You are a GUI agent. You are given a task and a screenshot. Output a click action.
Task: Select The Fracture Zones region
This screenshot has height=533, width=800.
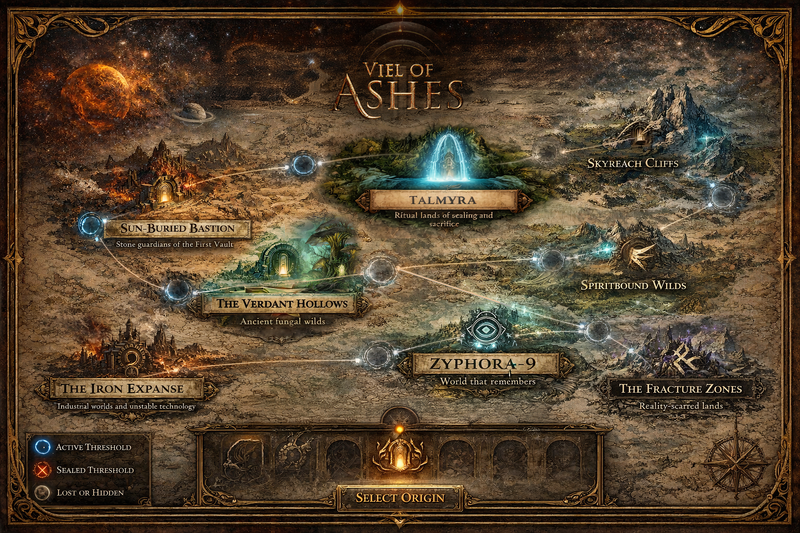pyautogui.click(x=680, y=388)
